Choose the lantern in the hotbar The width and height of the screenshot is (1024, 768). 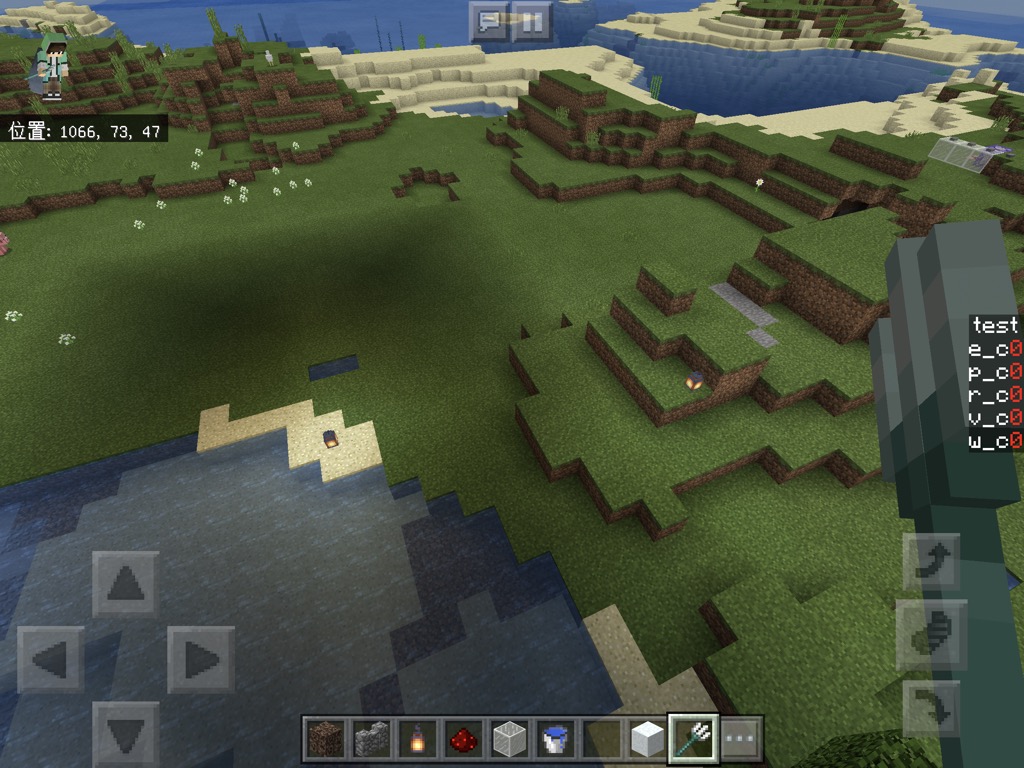click(417, 739)
